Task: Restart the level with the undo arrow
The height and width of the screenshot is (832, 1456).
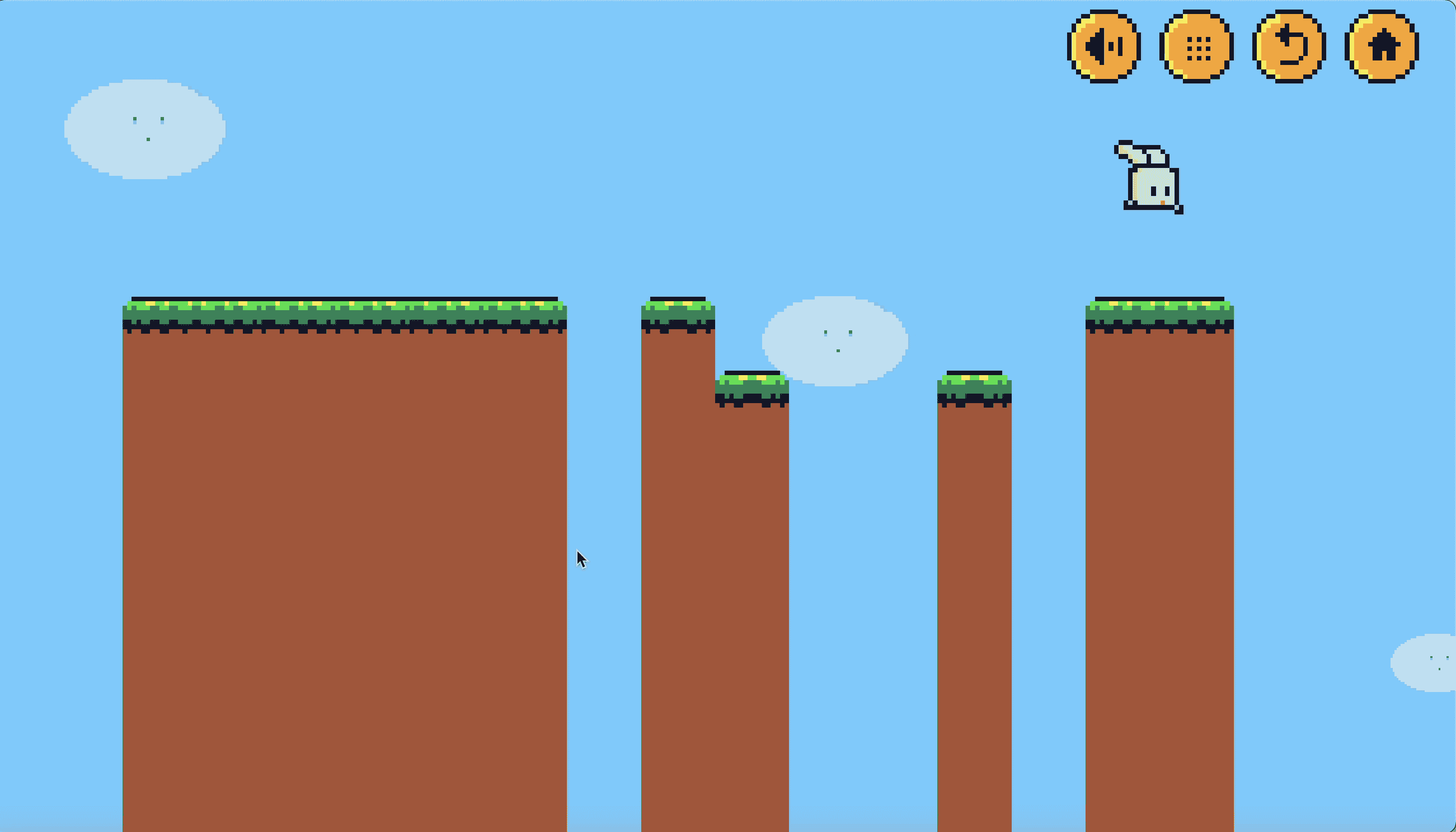Action: point(1289,46)
